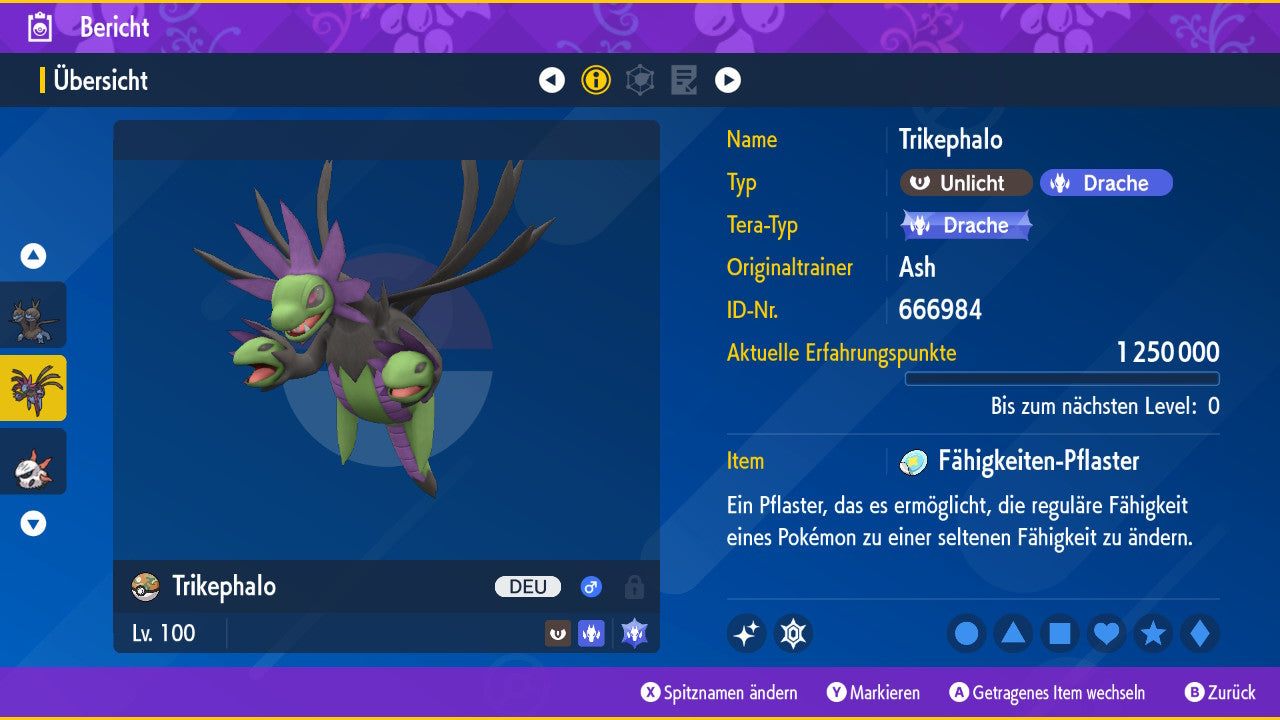
Task: Select the info overview tab icon
Action: (596, 80)
